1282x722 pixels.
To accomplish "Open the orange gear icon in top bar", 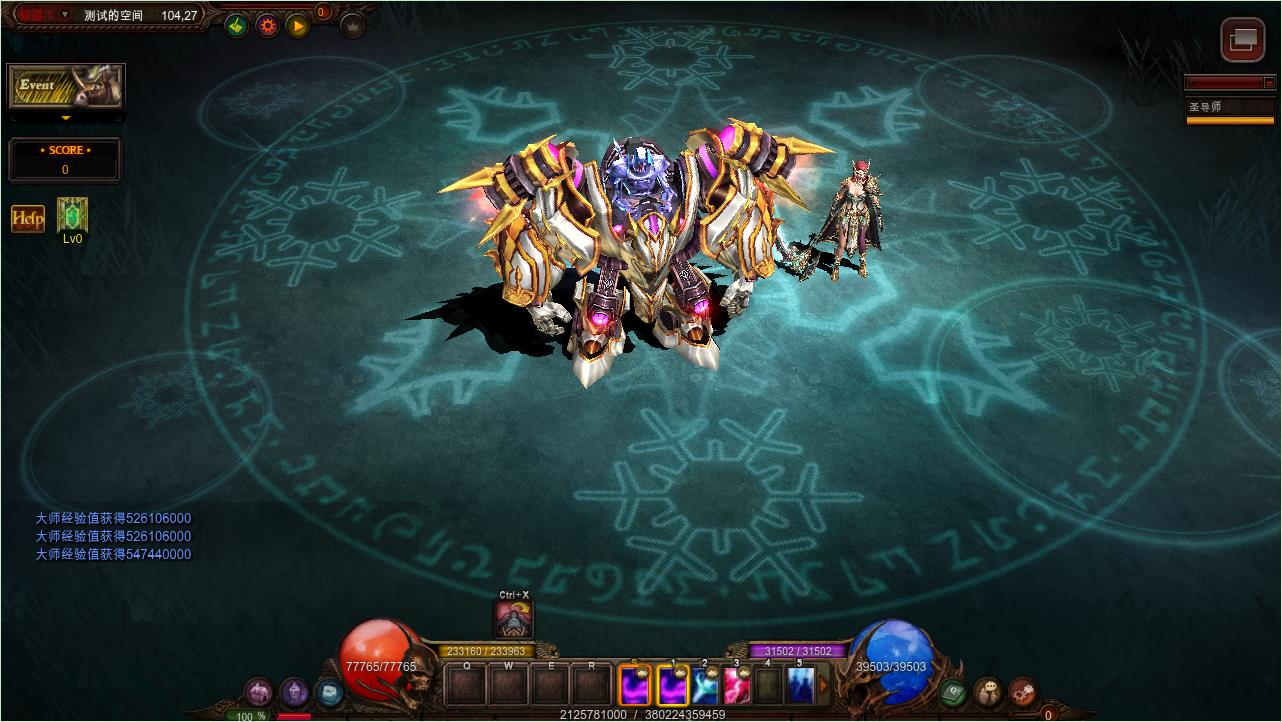I will pyautogui.click(x=267, y=26).
